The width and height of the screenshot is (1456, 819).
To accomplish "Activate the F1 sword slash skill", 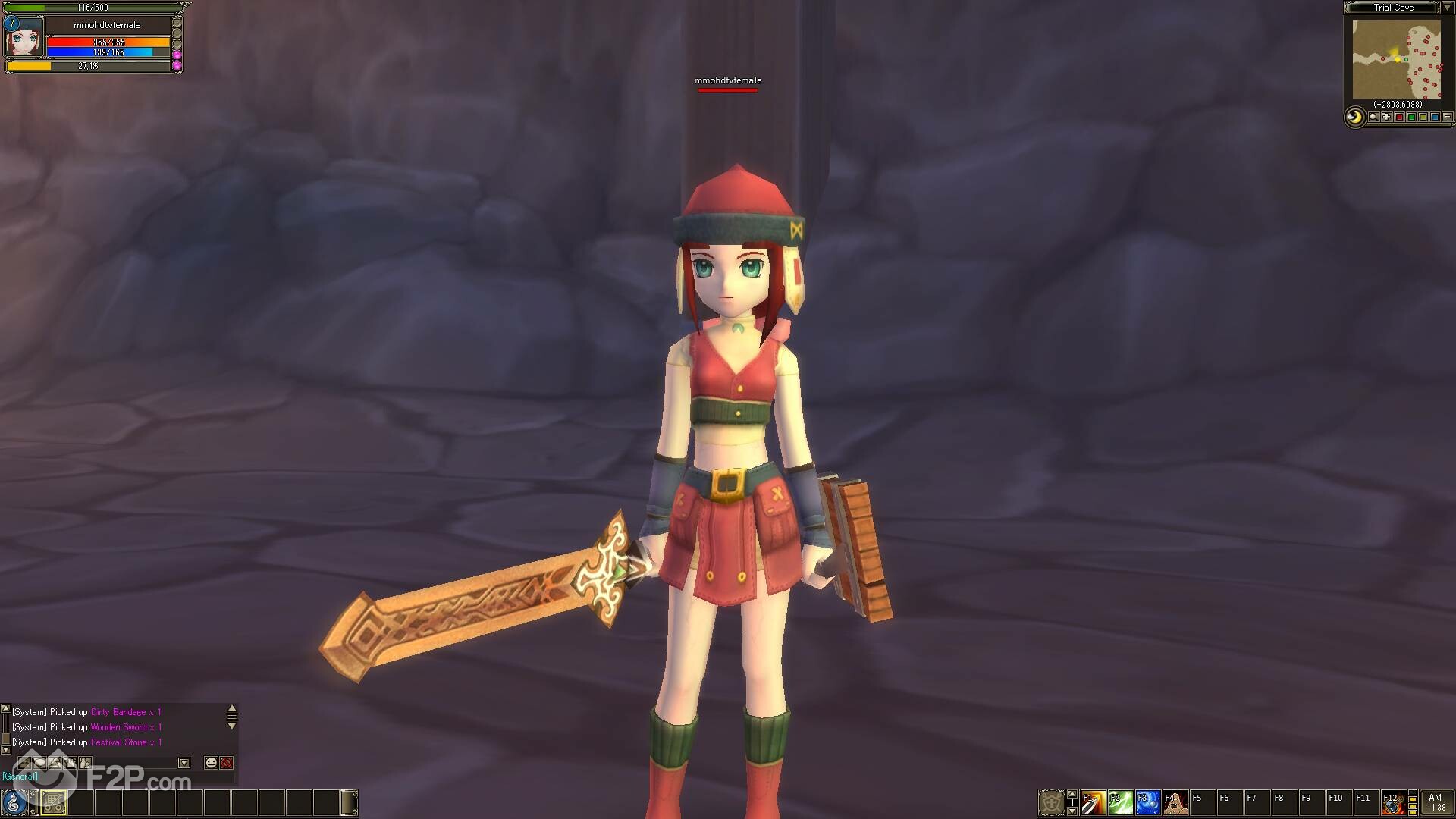I will click(x=1093, y=802).
